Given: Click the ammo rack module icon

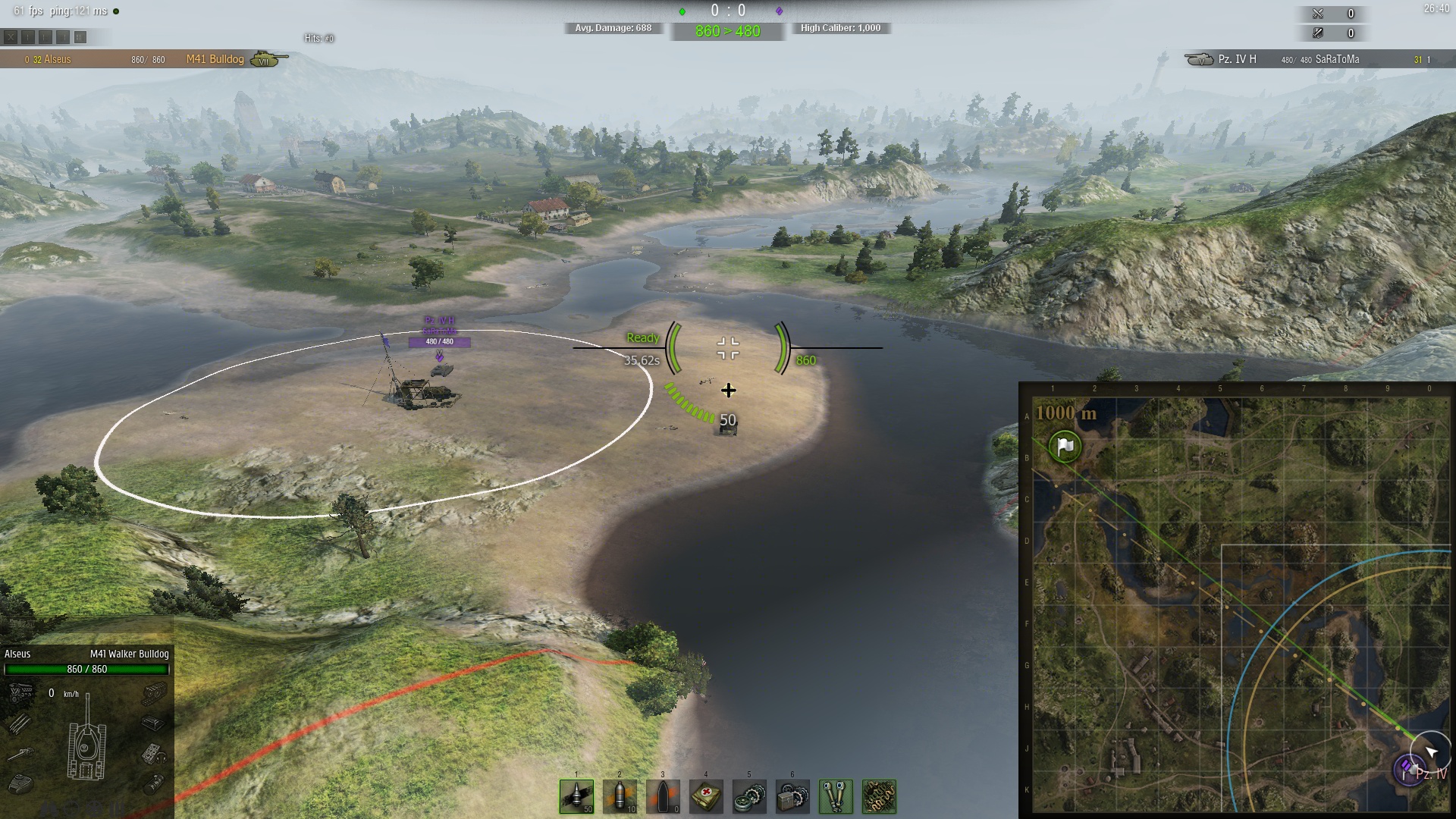Looking at the screenshot, I should (x=20, y=723).
